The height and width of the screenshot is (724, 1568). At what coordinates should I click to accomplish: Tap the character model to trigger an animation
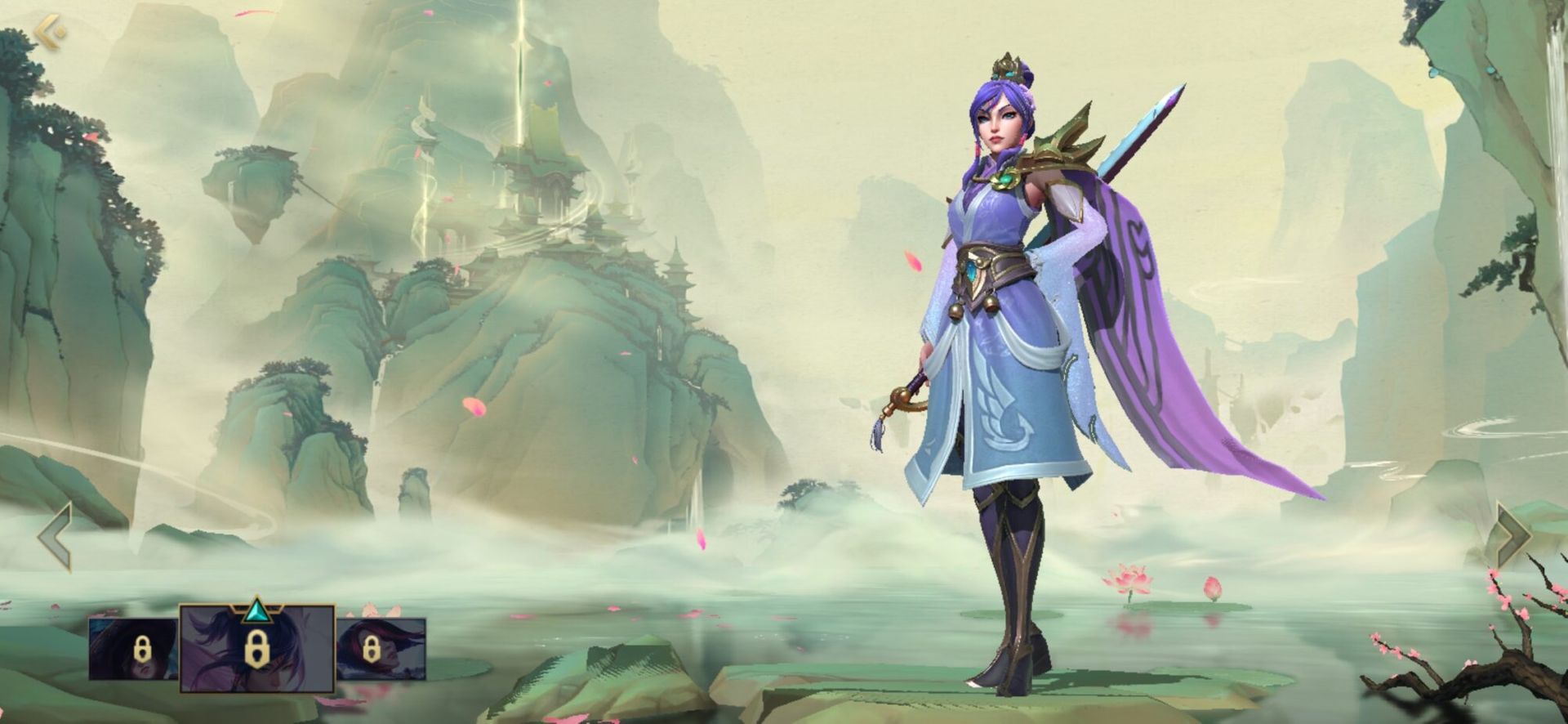(1004, 368)
